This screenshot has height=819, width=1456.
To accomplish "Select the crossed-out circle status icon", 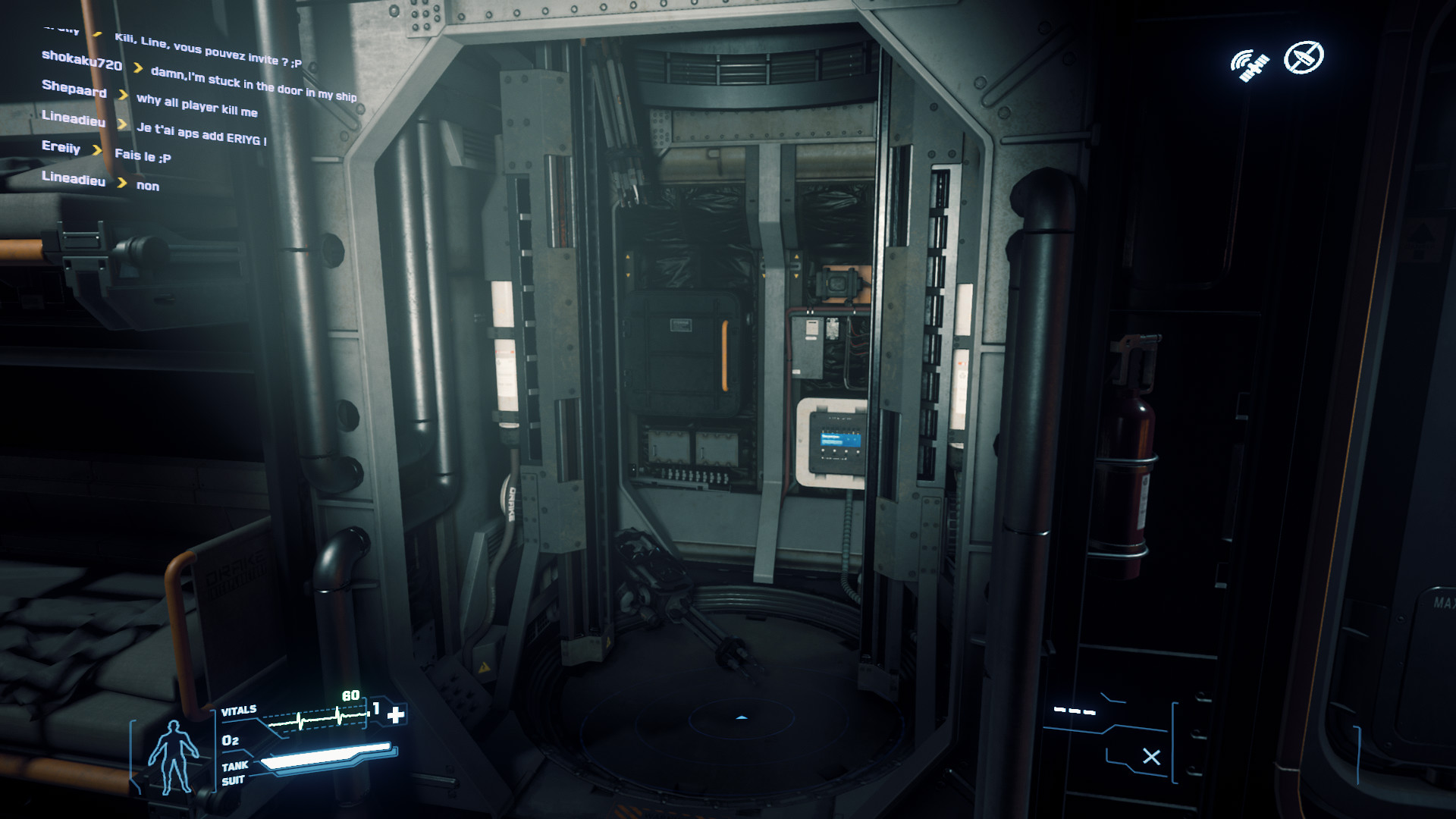I will [1303, 57].
